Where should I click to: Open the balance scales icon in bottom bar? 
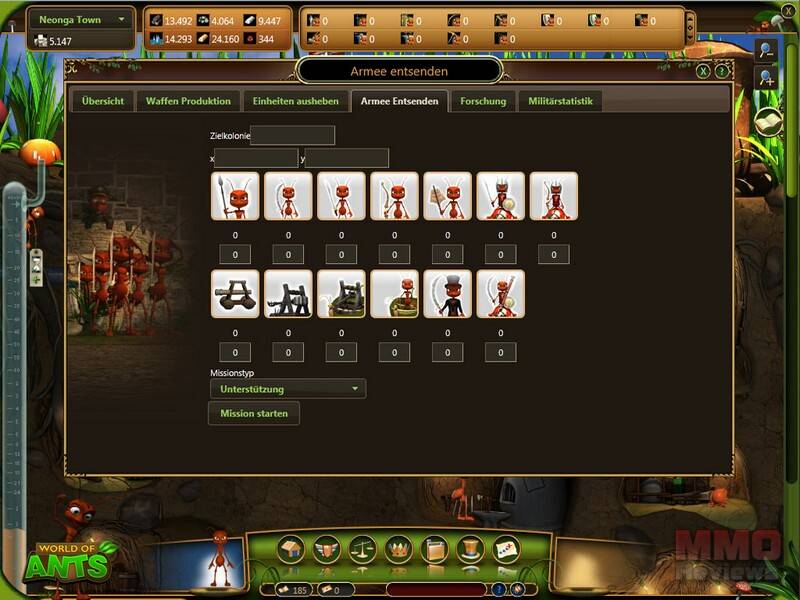click(362, 549)
